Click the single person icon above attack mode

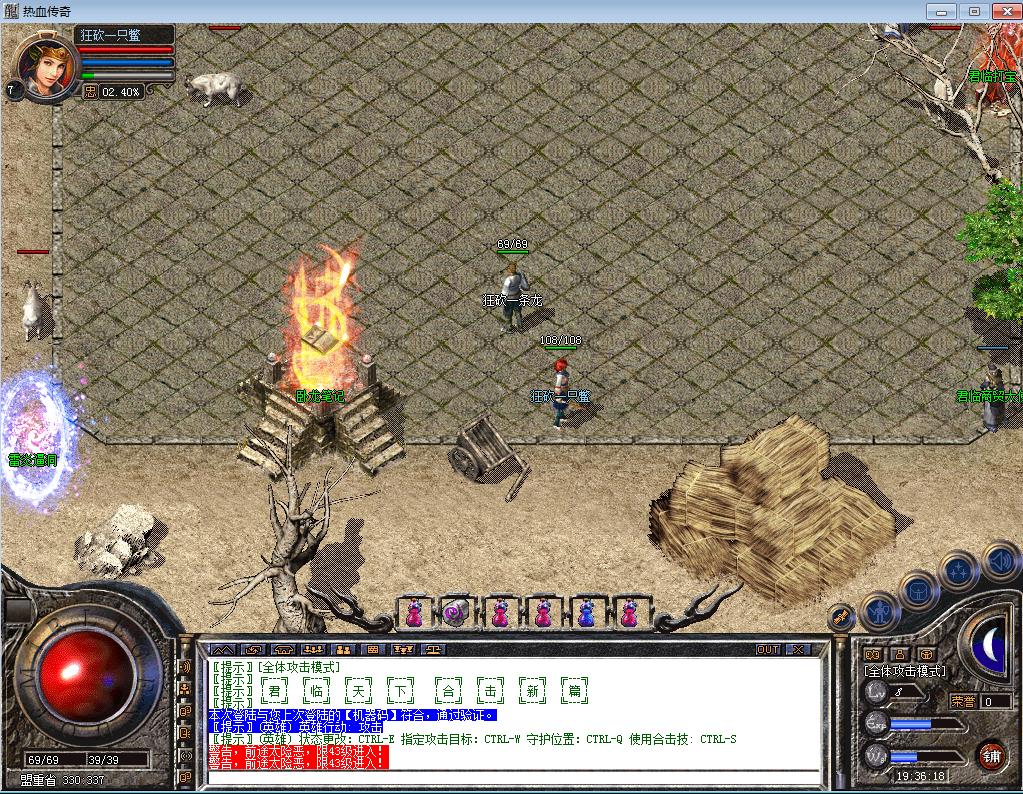coord(899,653)
